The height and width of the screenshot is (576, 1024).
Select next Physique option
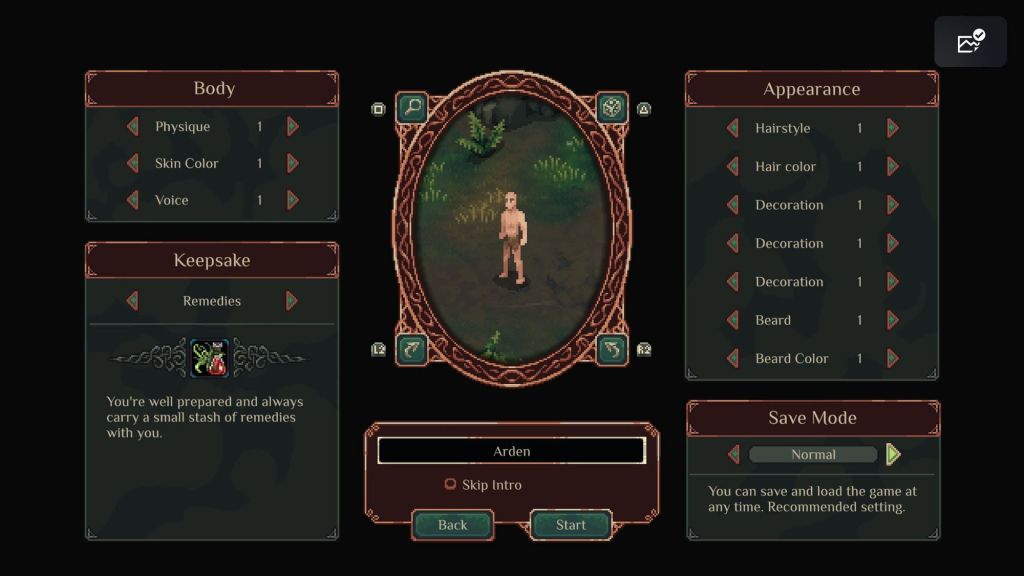click(x=293, y=127)
